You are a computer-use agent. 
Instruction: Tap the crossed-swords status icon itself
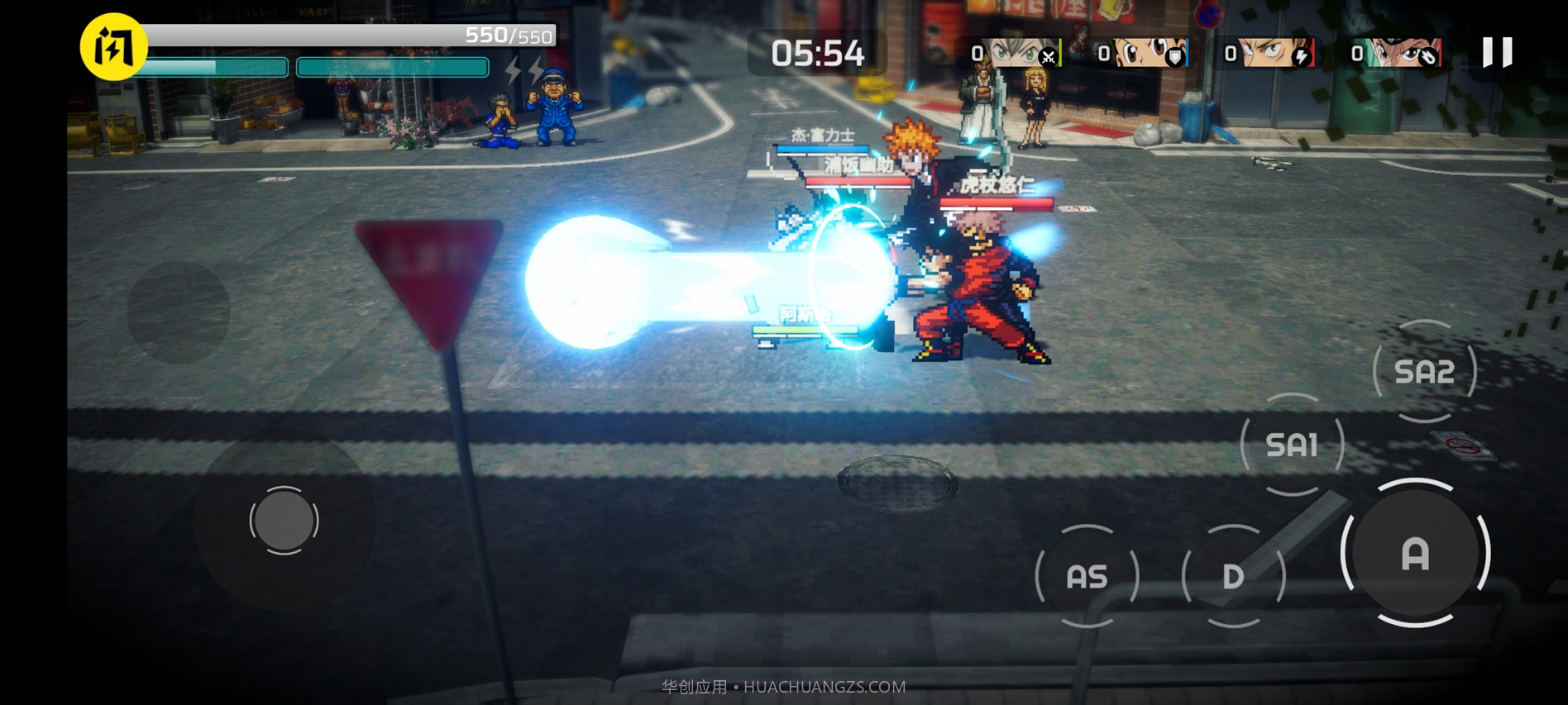tap(1047, 57)
